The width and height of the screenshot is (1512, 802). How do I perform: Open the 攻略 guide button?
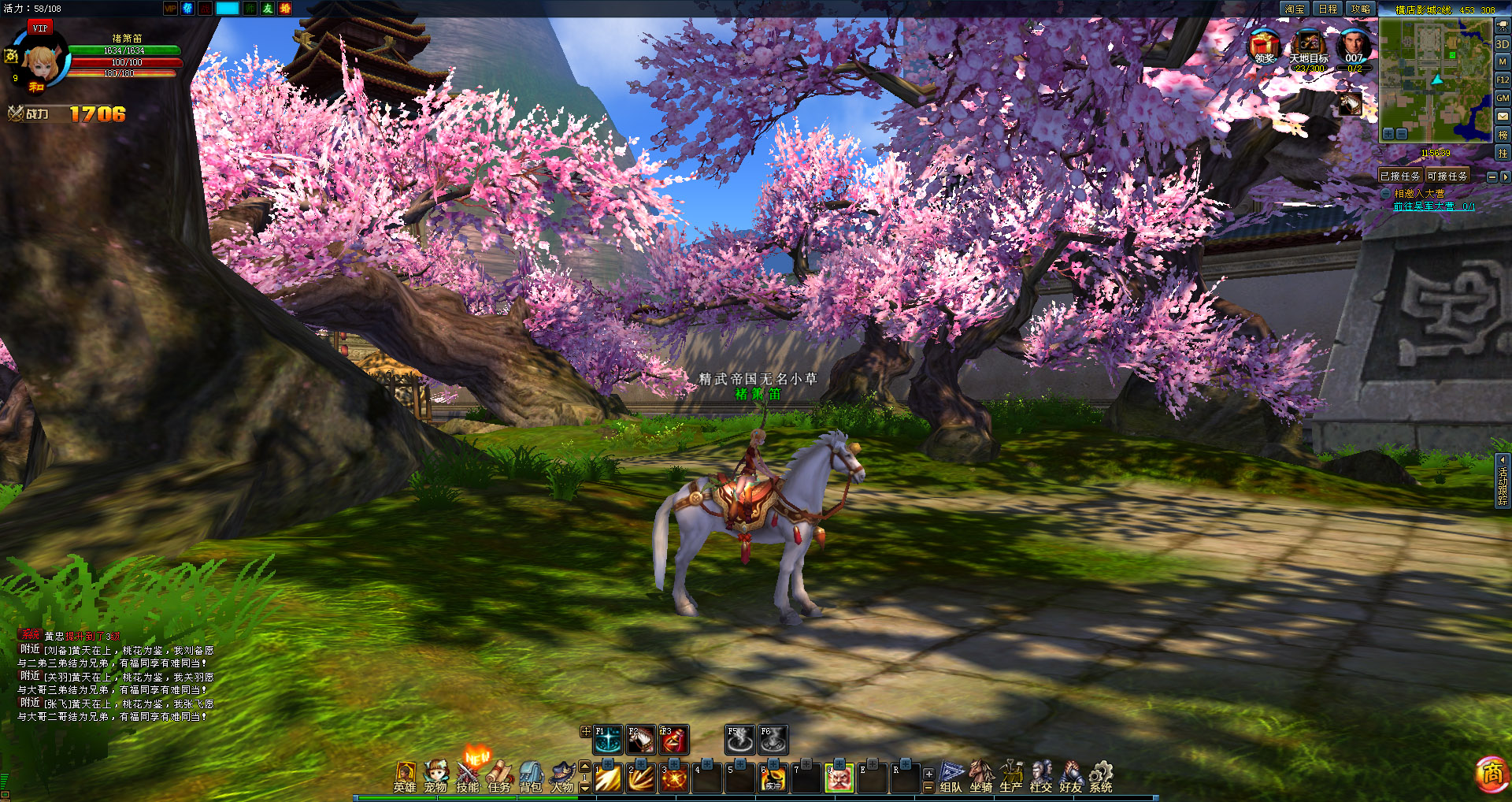click(x=1360, y=9)
